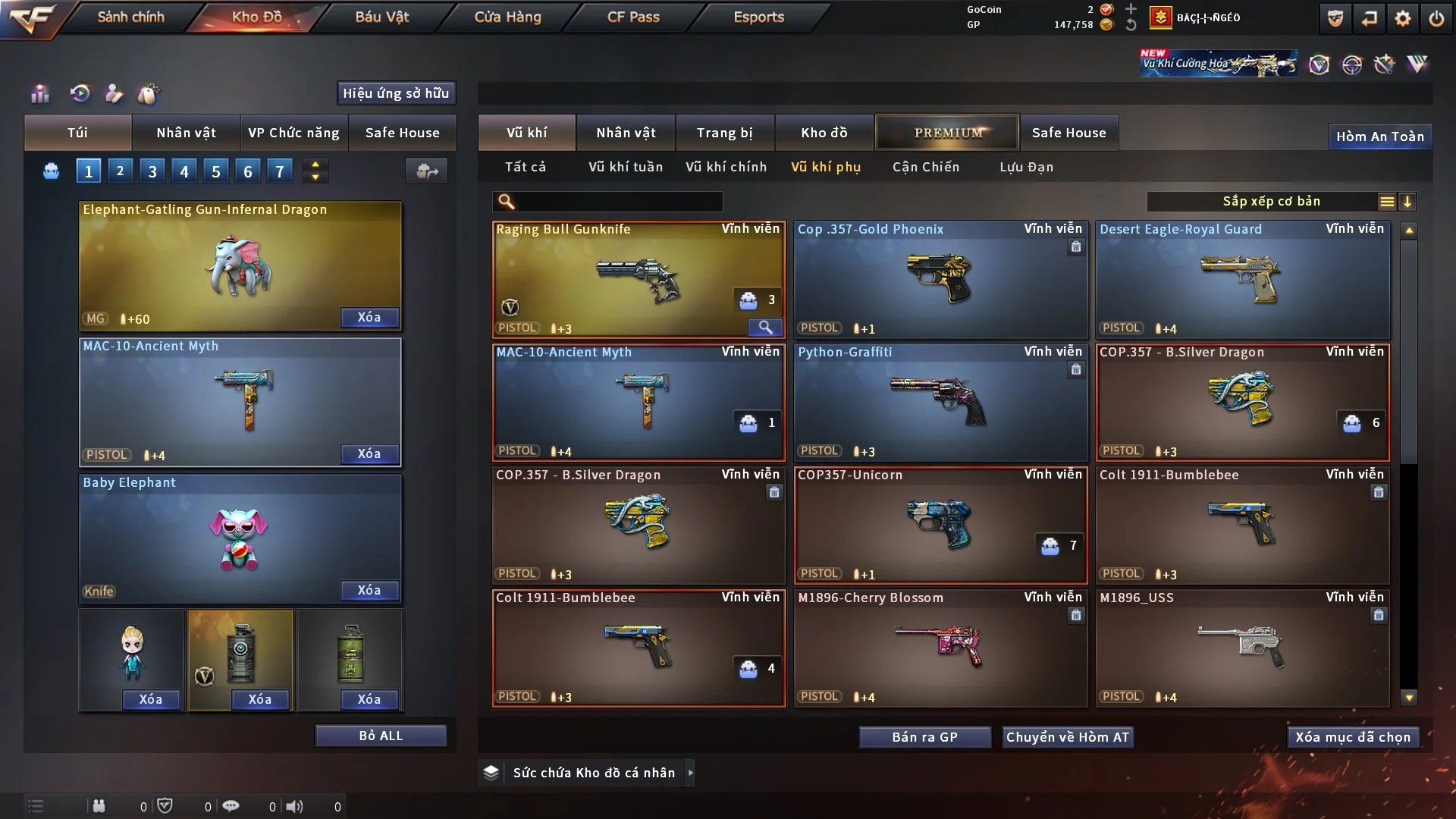Image resolution: width=1456 pixels, height=819 pixels.
Task: Click the weapon search field
Action: tap(618, 202)
